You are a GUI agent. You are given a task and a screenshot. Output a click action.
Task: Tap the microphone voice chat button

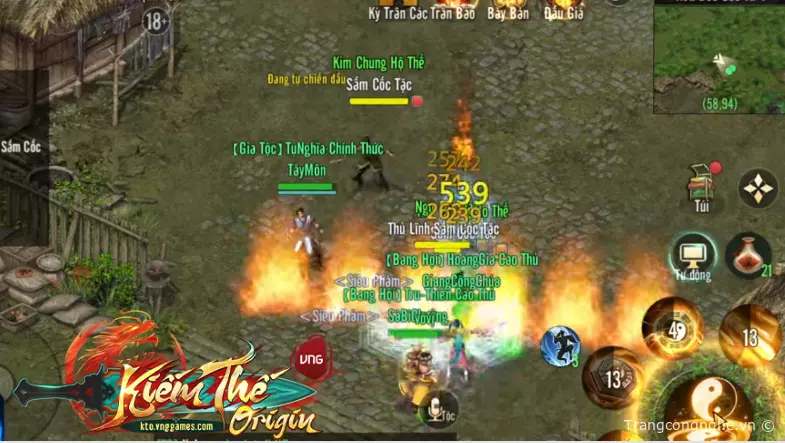point(436,408)
